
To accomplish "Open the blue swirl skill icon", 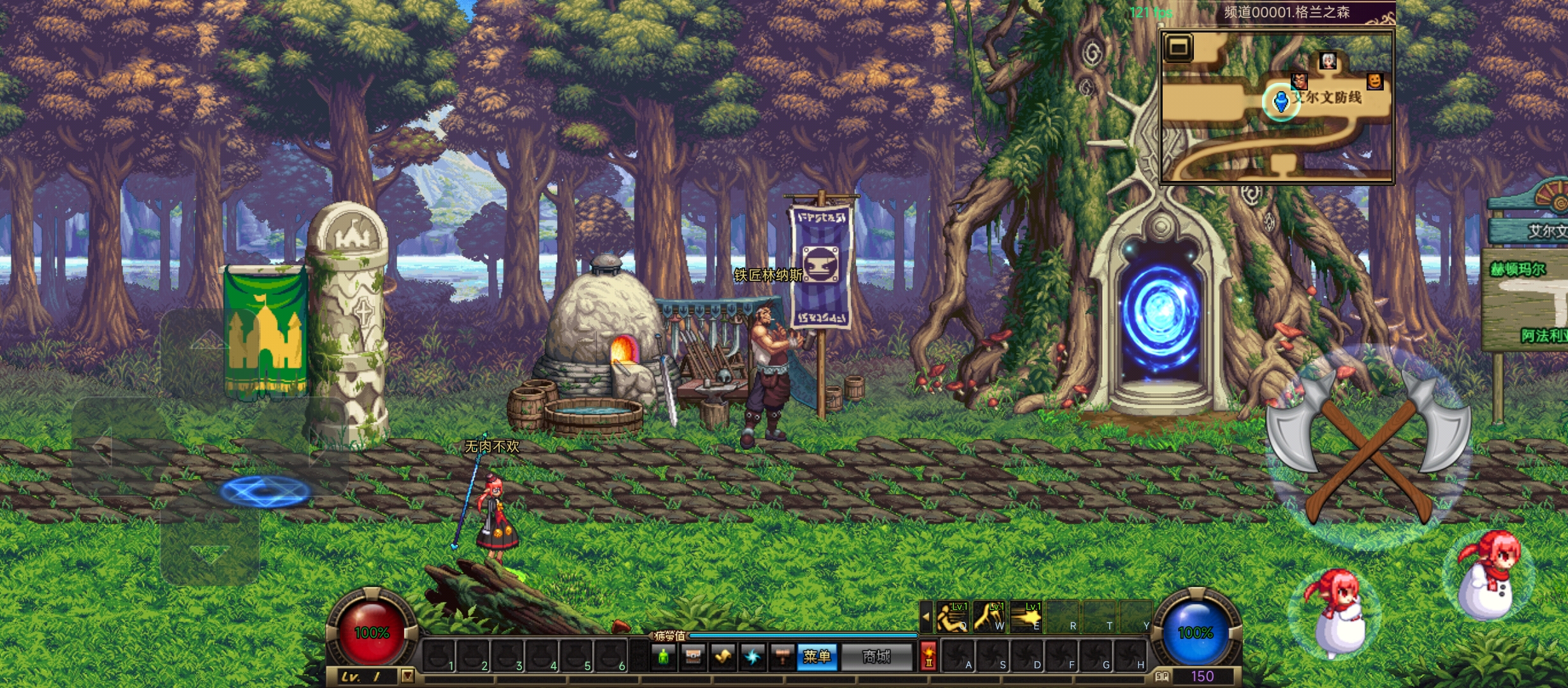I will pyautogui.click(x=753, y=657).
